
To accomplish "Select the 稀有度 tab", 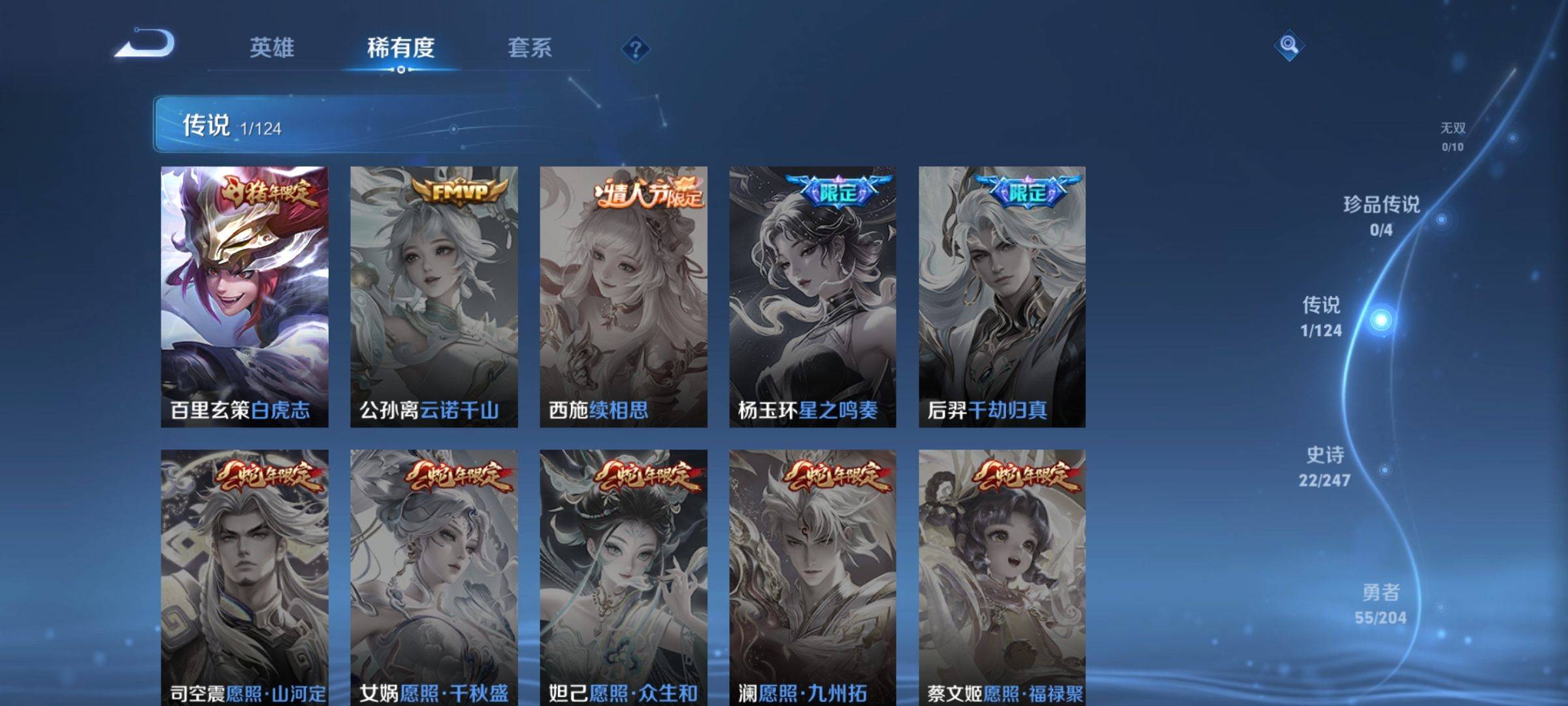I will pyautogui.click(x=400, y=48).
